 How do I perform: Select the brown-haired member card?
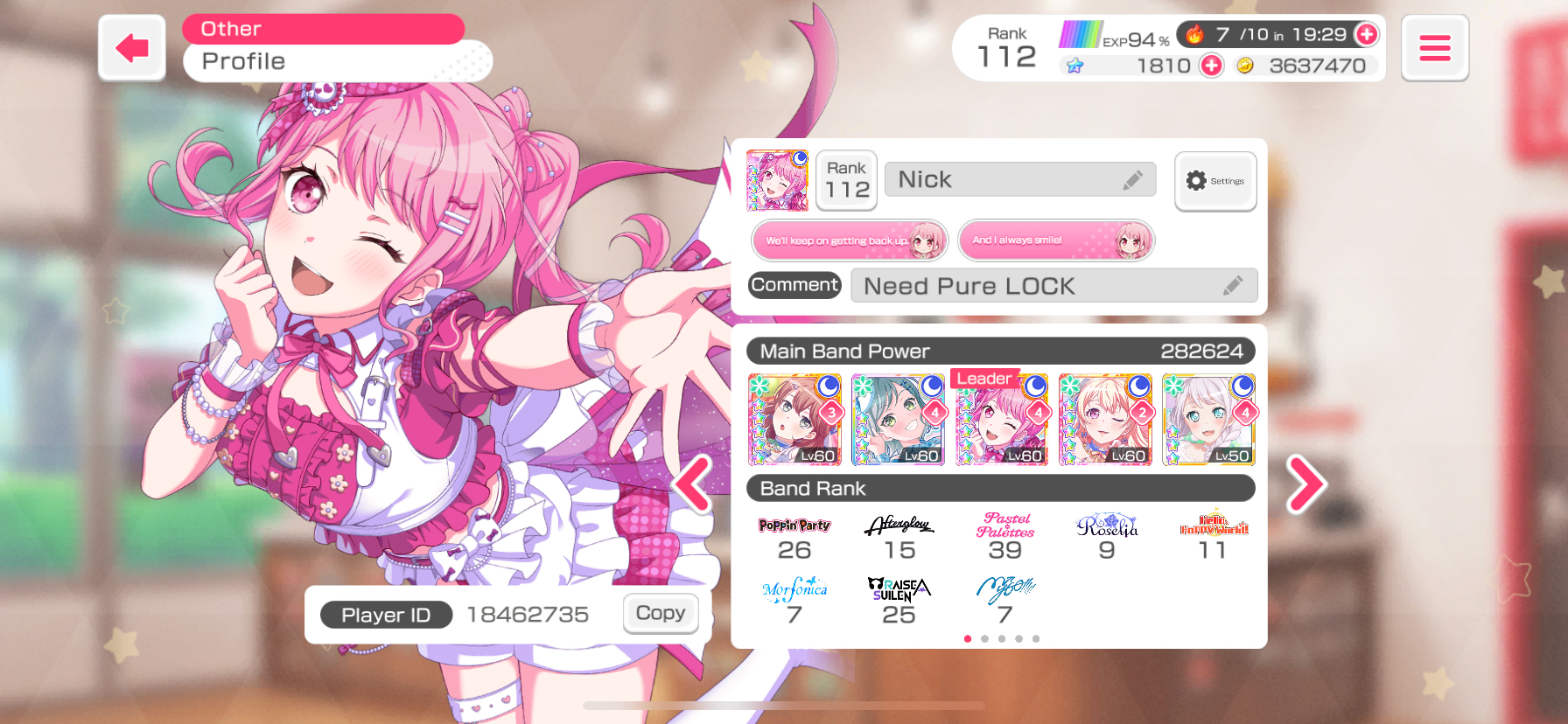click(x=794, y=420)
